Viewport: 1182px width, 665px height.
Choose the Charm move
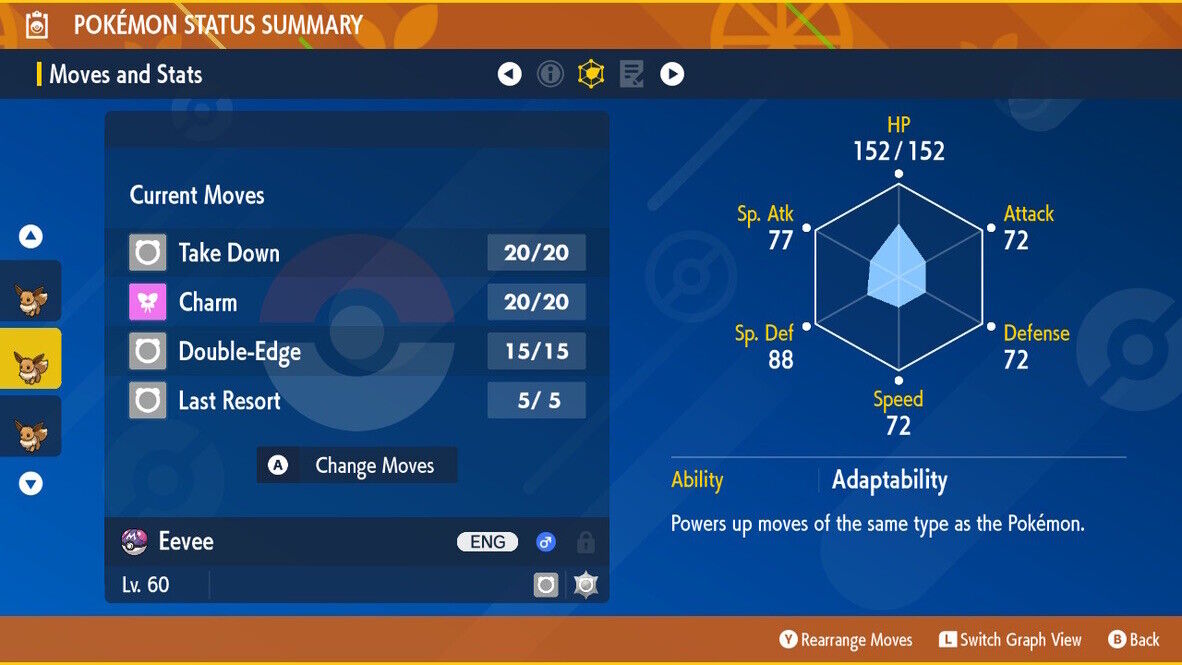click(x=356, y=302)
